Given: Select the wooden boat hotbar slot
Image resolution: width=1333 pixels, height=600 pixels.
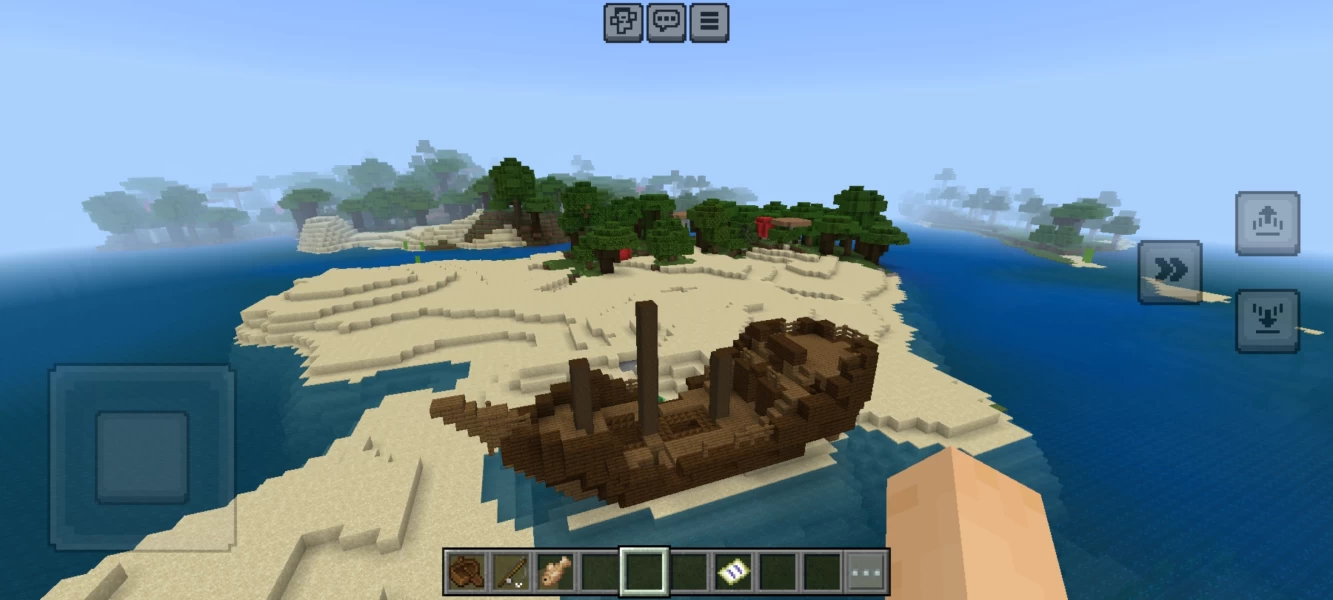Looking at the screenshot, I should click(466, 571).
